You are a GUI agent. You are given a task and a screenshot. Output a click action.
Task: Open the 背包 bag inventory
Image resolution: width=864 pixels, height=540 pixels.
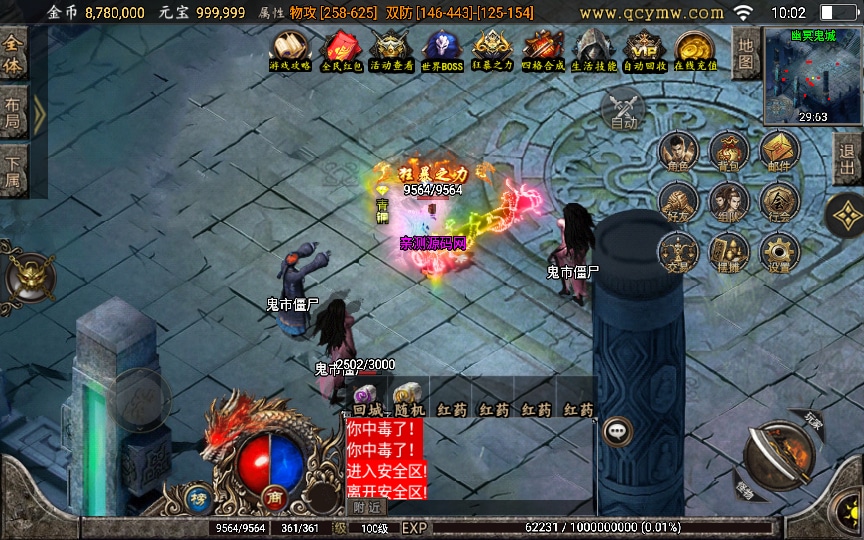click(729, 153)
